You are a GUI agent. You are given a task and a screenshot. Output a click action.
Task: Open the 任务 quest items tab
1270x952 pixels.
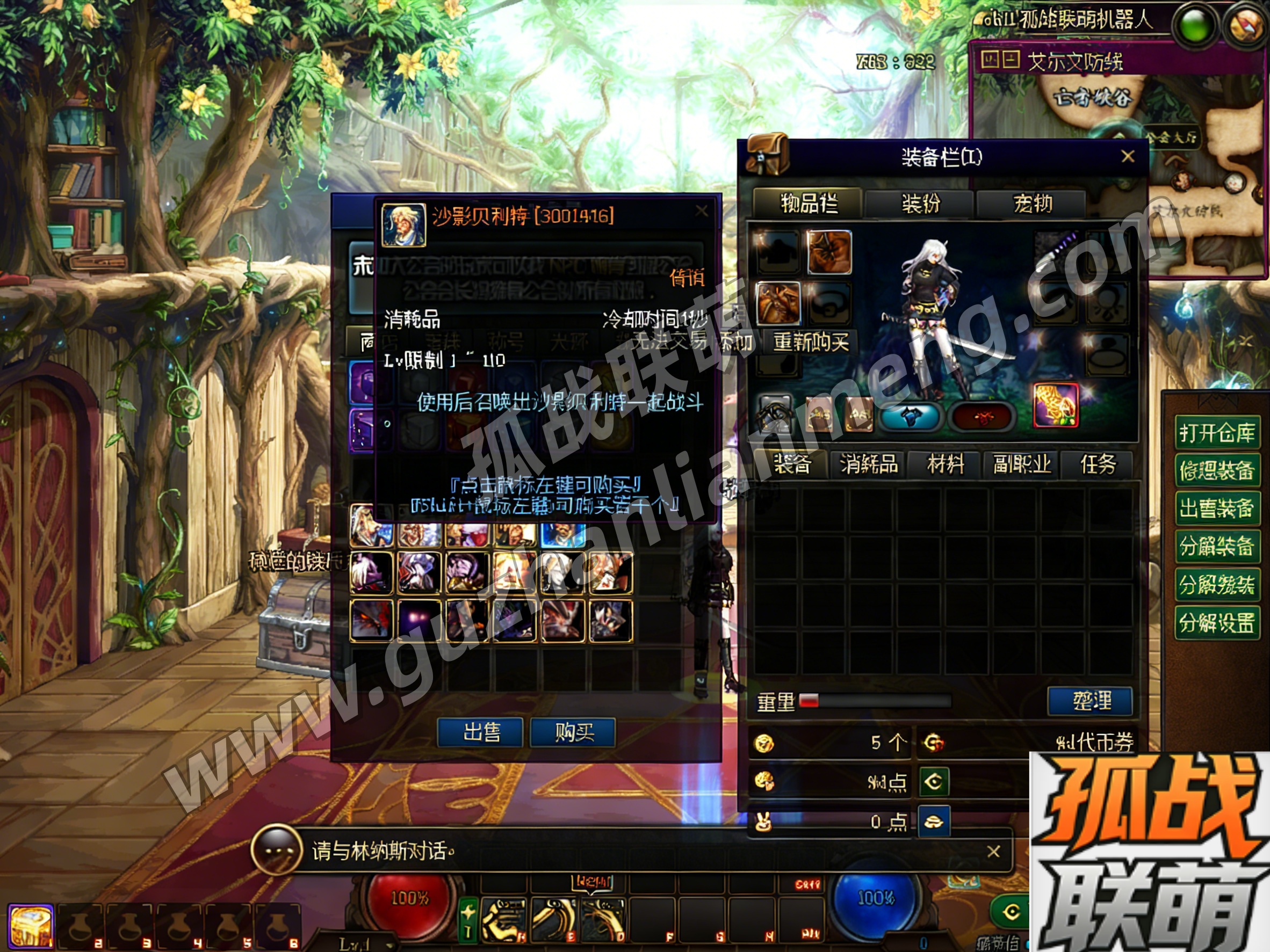1098,464
